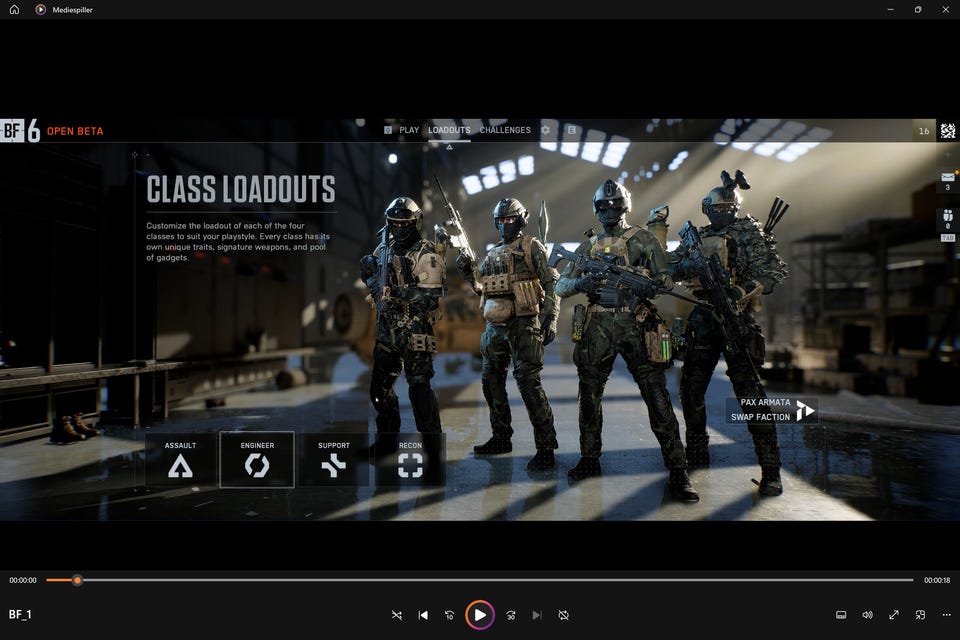Viewport: 960px width, 640px height.
Task: Select the Loadouts tab
Action: tap(449, 130)
